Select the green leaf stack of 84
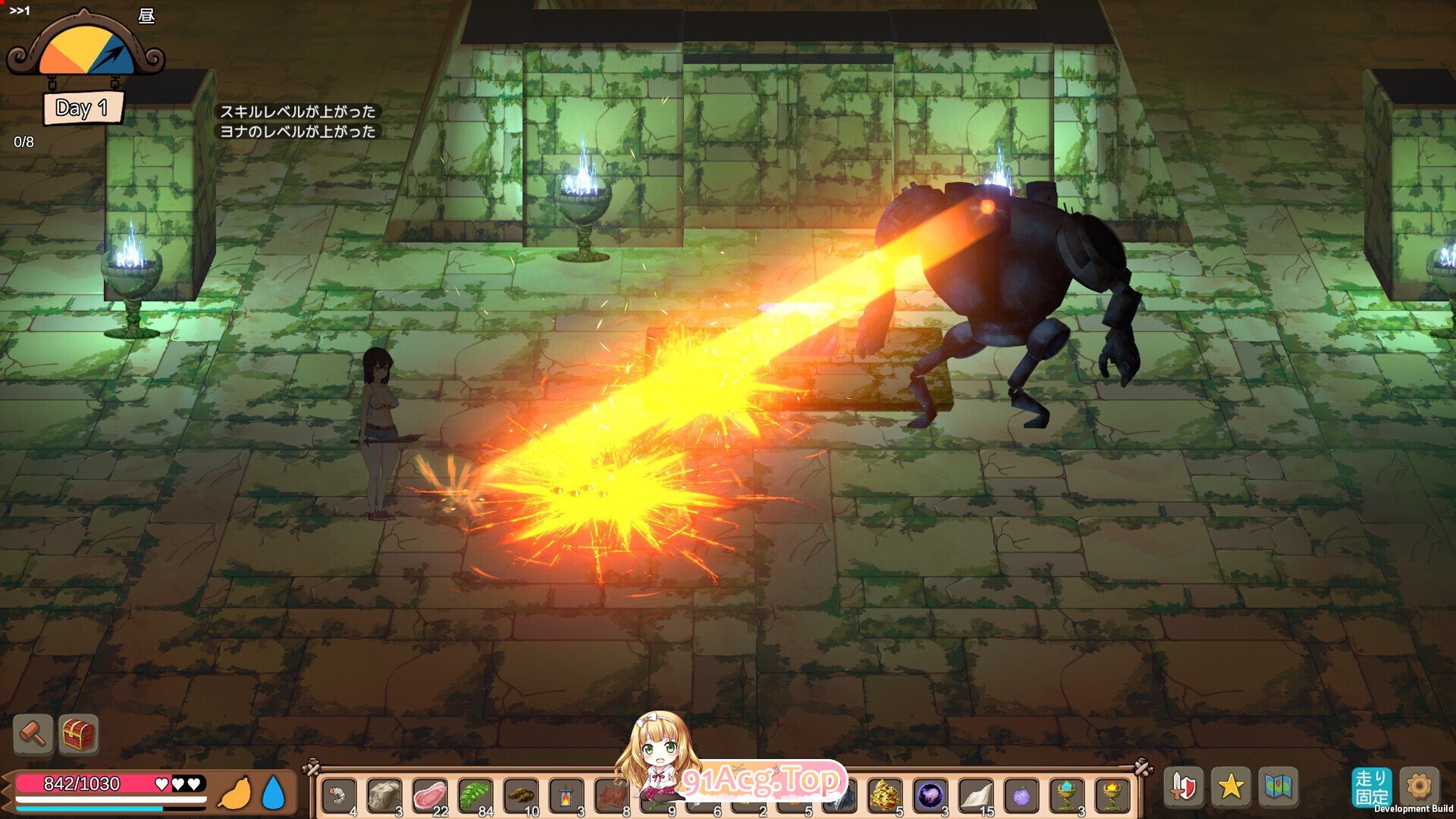The height and width of the screenshot is (819, 1456). point(475,796)
